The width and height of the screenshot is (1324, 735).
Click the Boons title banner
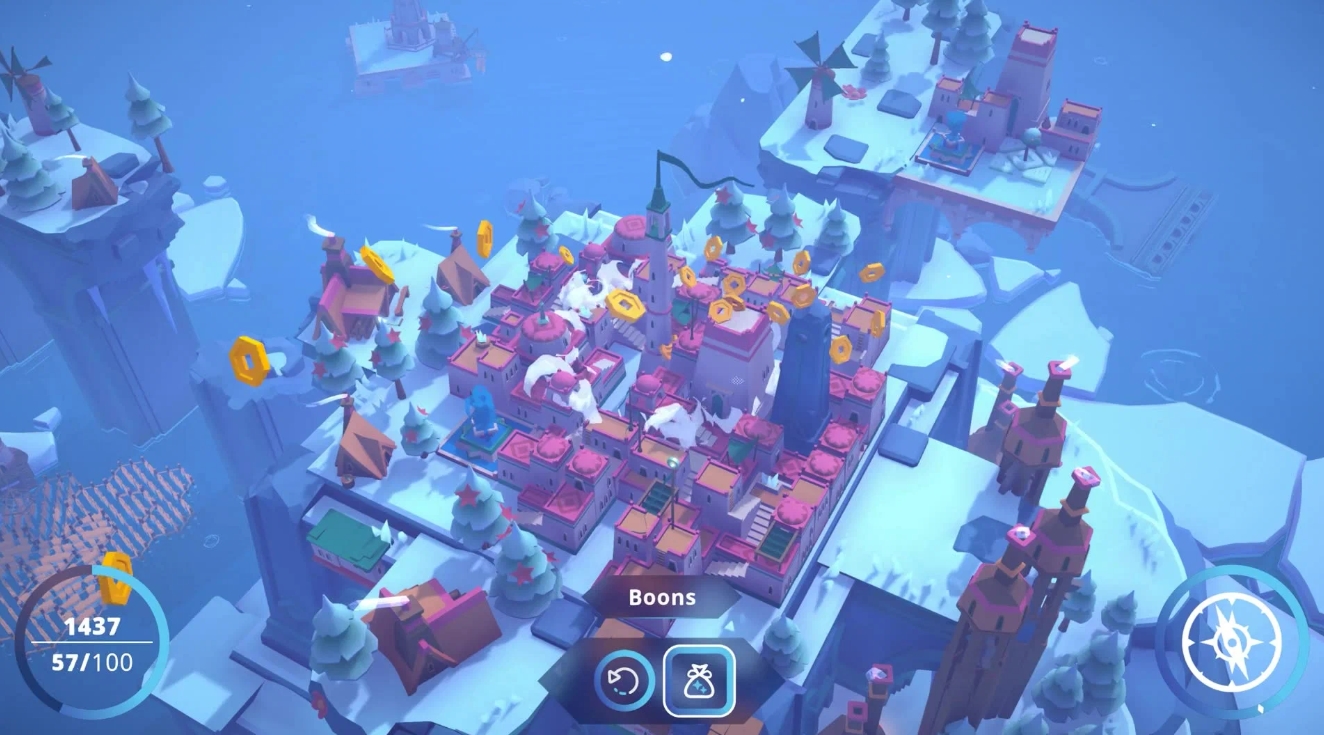click(662, 597)
